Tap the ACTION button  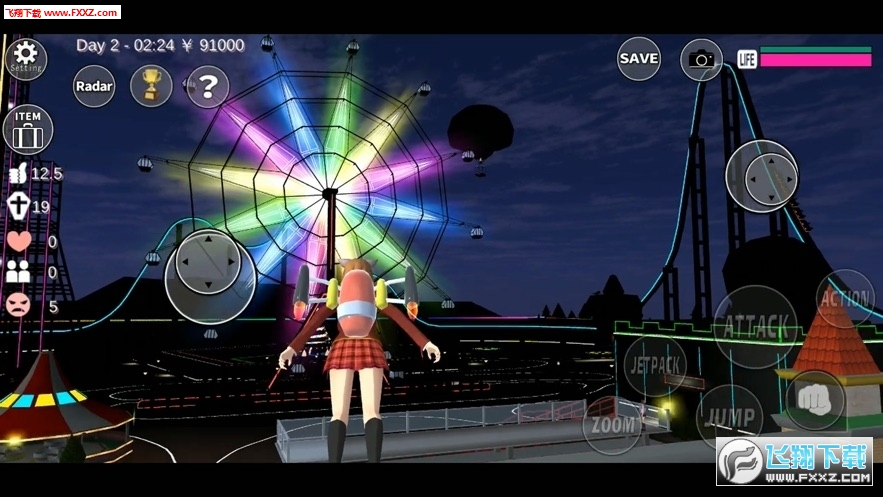click(845, 298)
